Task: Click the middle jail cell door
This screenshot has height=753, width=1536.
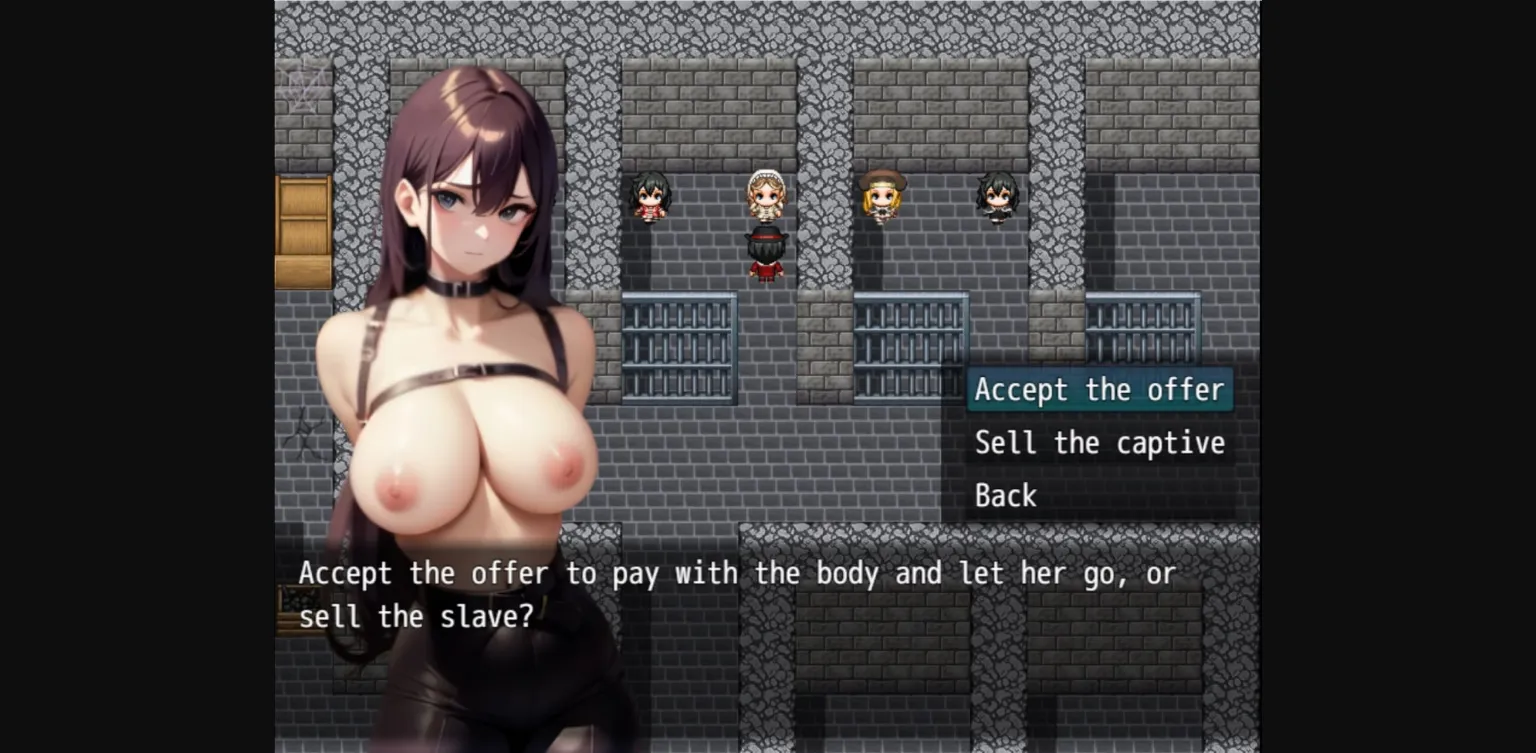Action: [x=908, y=350]
